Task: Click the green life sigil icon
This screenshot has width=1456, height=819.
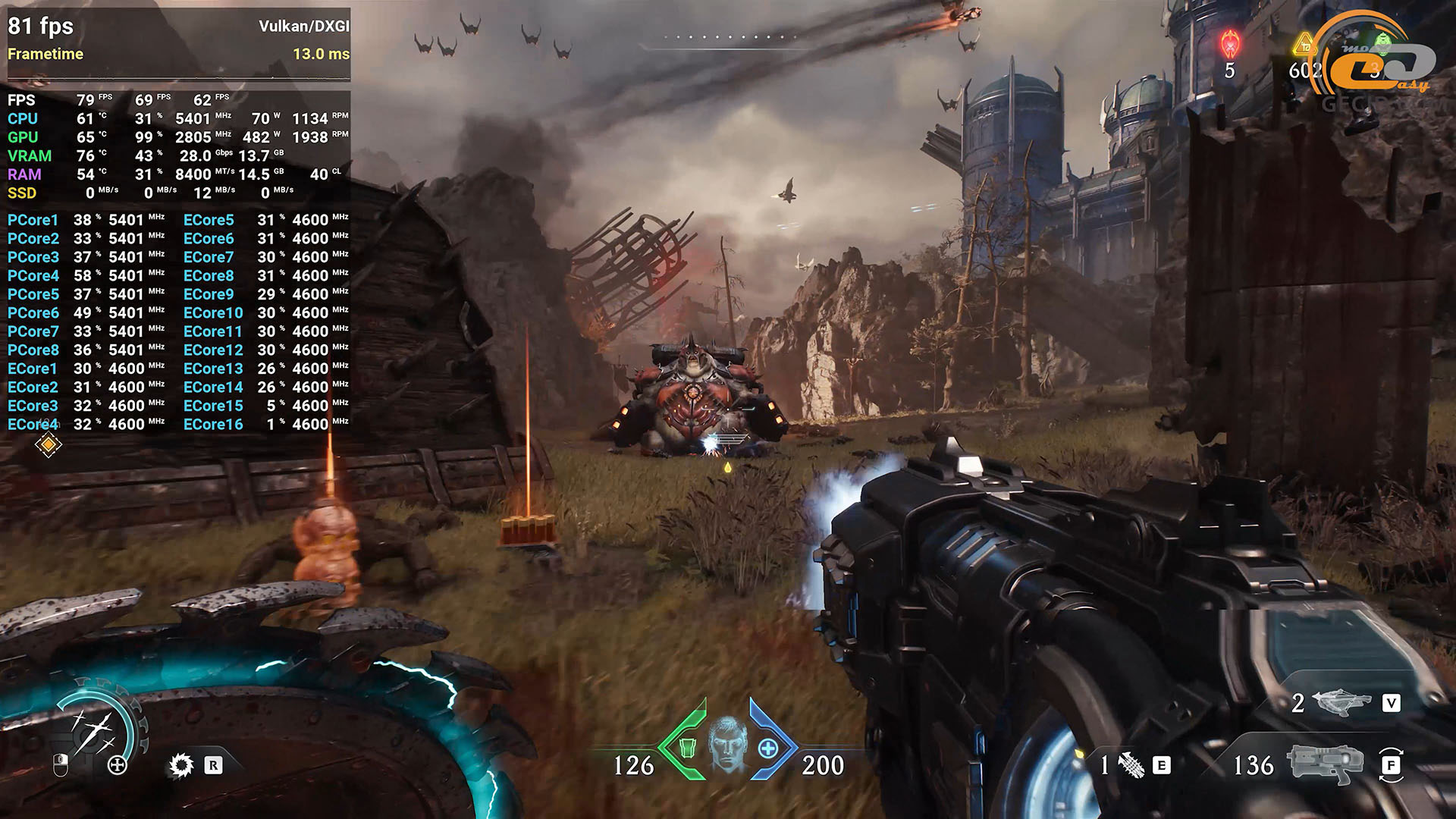Action: pos(1383,42)
